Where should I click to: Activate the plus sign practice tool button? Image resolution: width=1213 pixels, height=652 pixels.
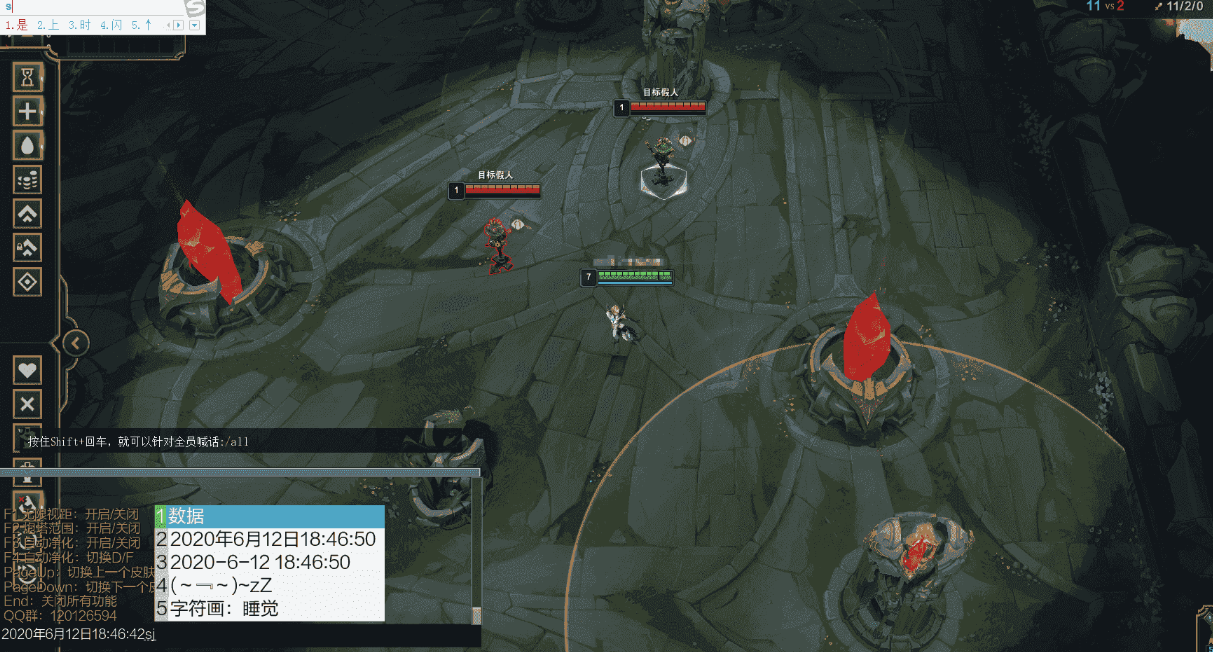(x=28, y=110)
